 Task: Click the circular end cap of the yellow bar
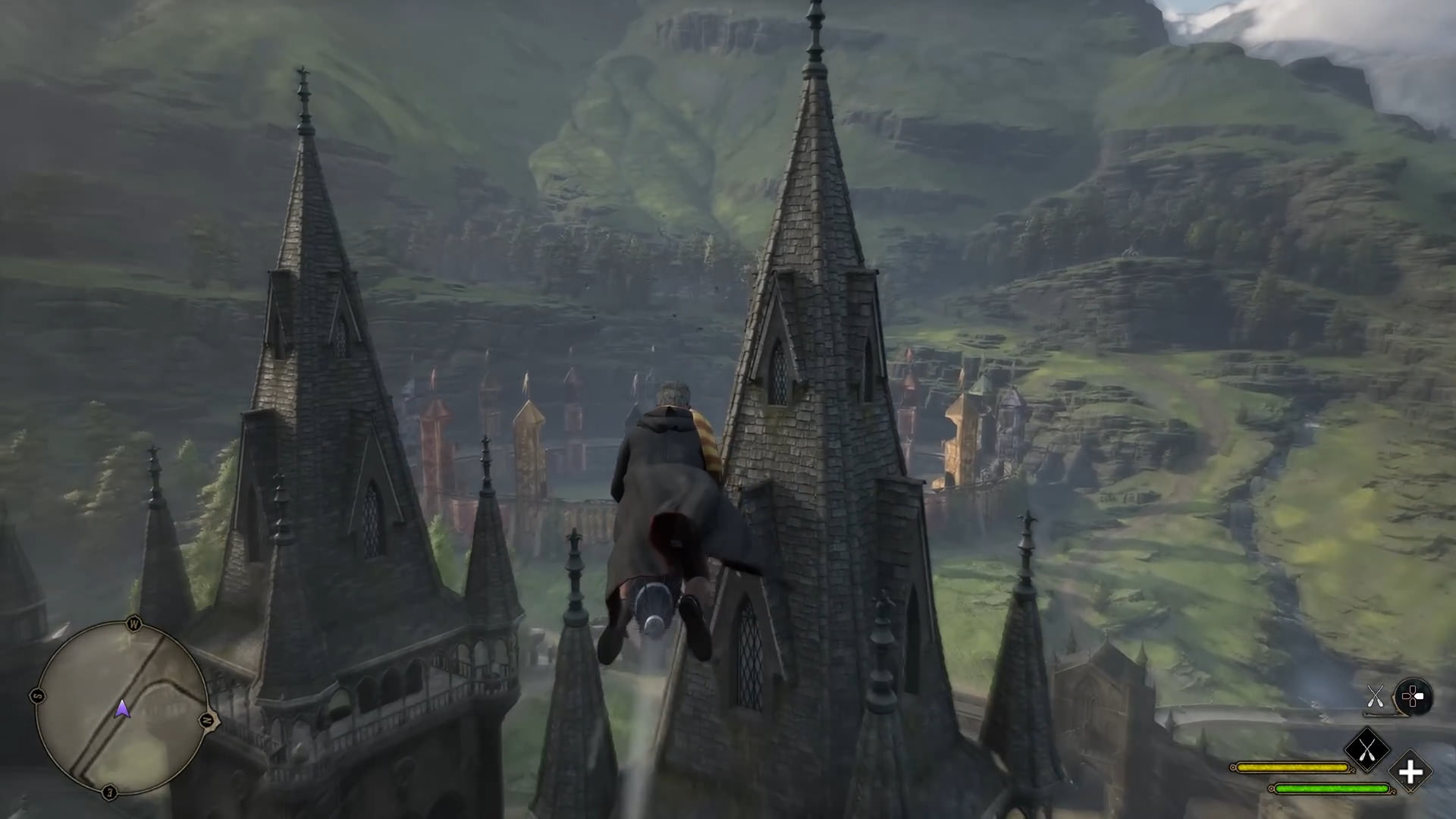tap(1233, 767)
